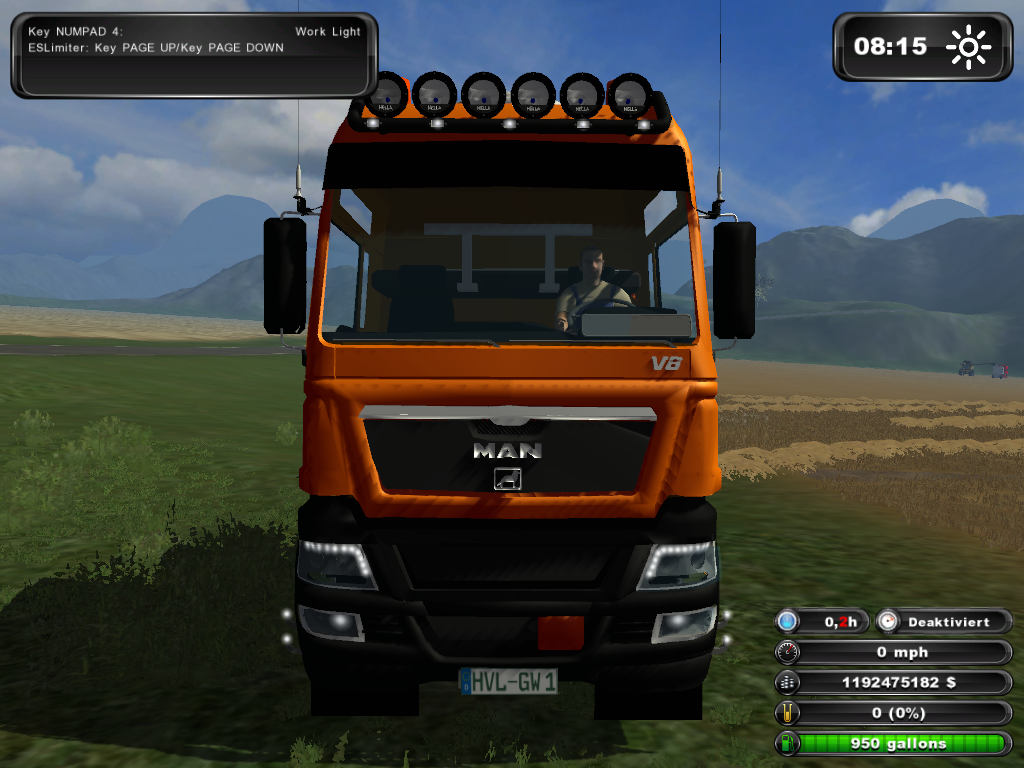Click the sun weather icon

coord(969,47)
